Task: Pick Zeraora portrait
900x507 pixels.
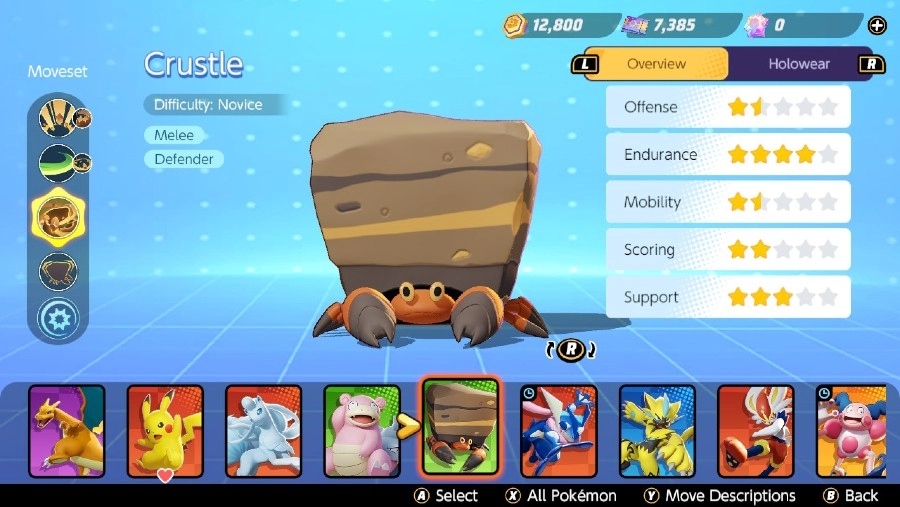Action: (657, 430)
